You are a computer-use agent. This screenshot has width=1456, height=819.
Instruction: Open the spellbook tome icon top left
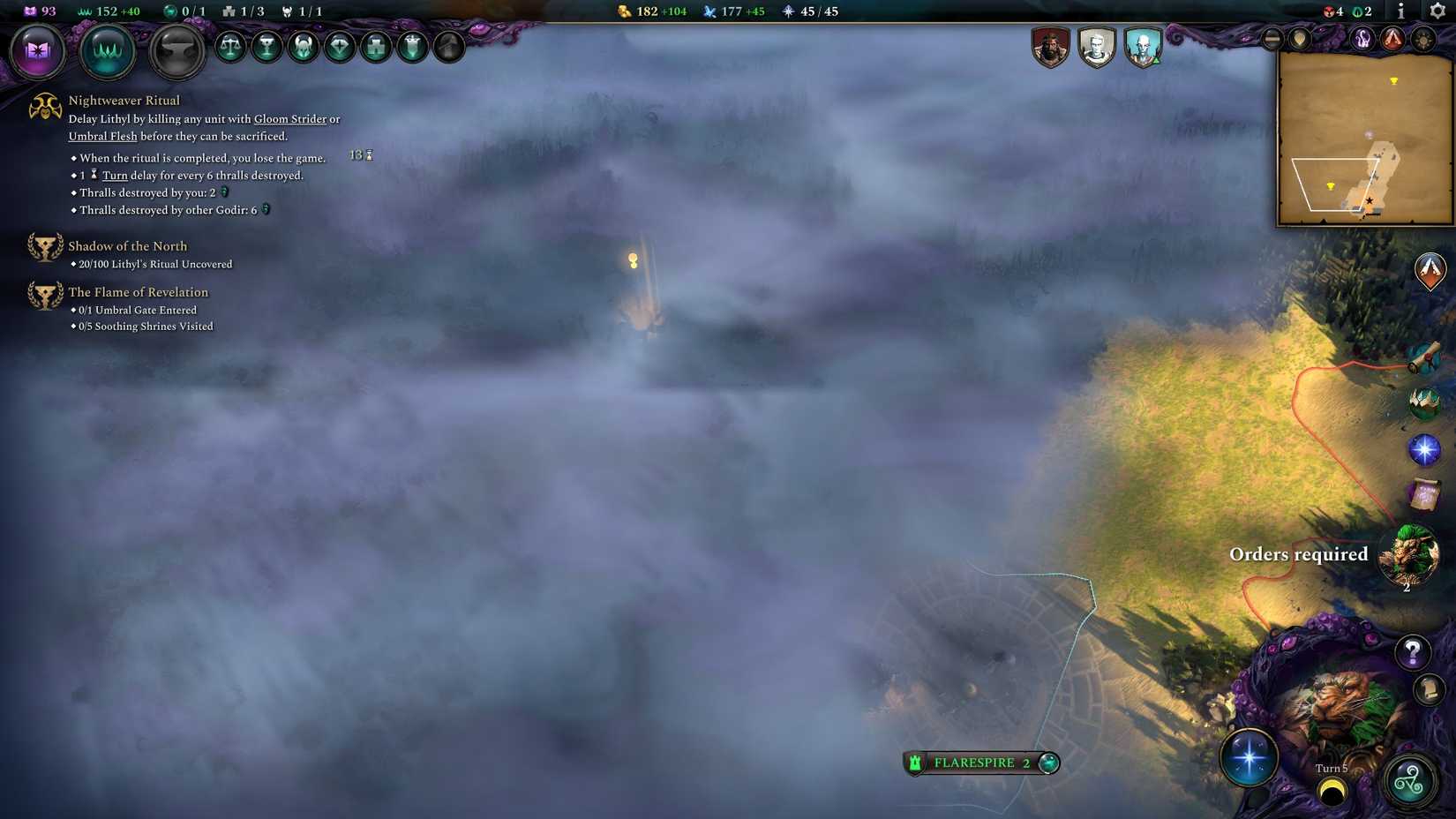click(x=37, y=51)
